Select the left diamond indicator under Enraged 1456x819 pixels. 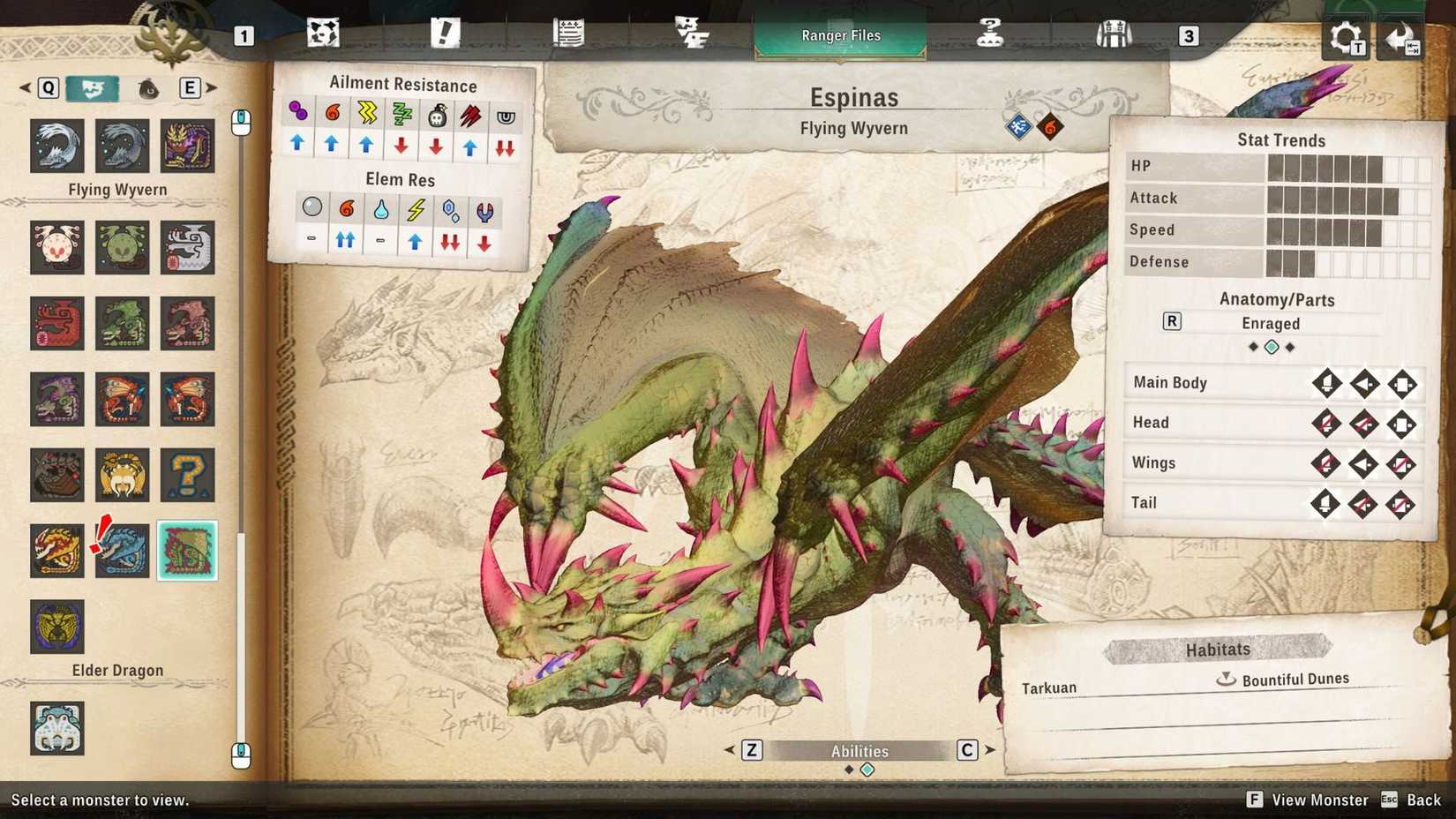(x=1253, y=347)
